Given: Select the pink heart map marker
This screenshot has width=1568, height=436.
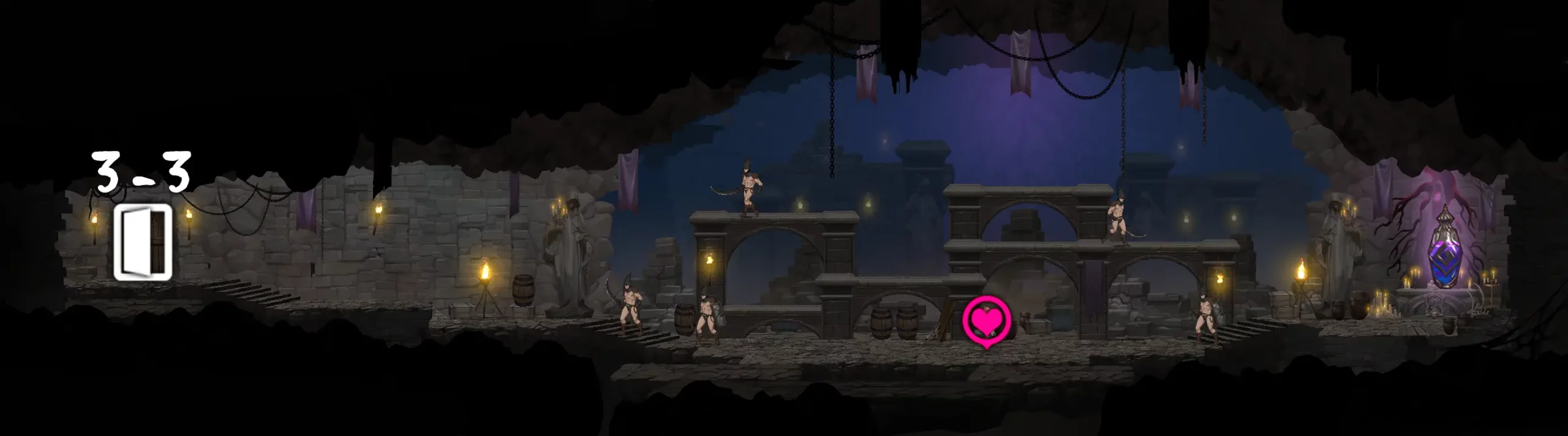Looking at the screenshot, I should click(985, 320).
